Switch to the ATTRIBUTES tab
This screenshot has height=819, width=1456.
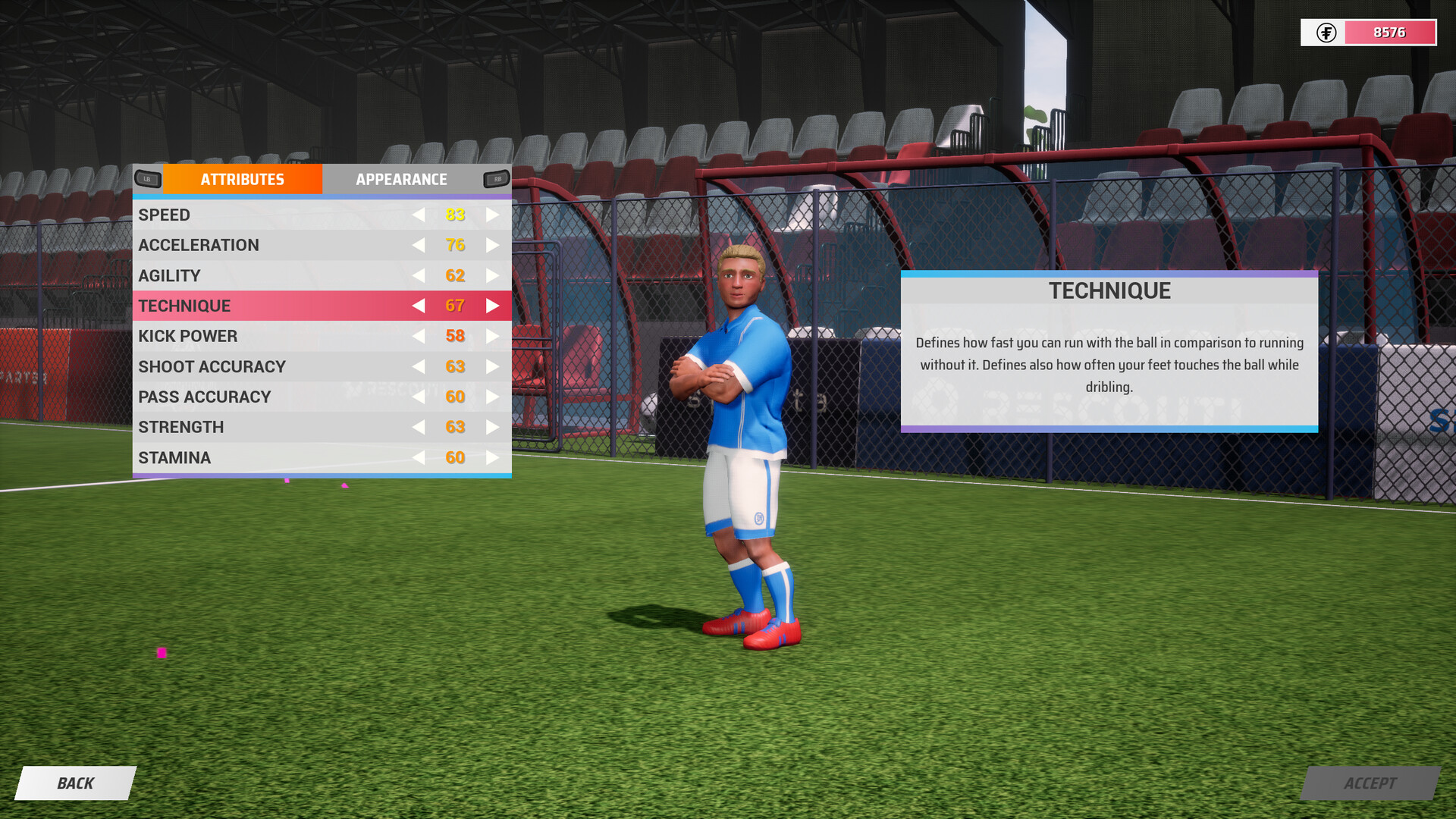(x=242, y=179)
